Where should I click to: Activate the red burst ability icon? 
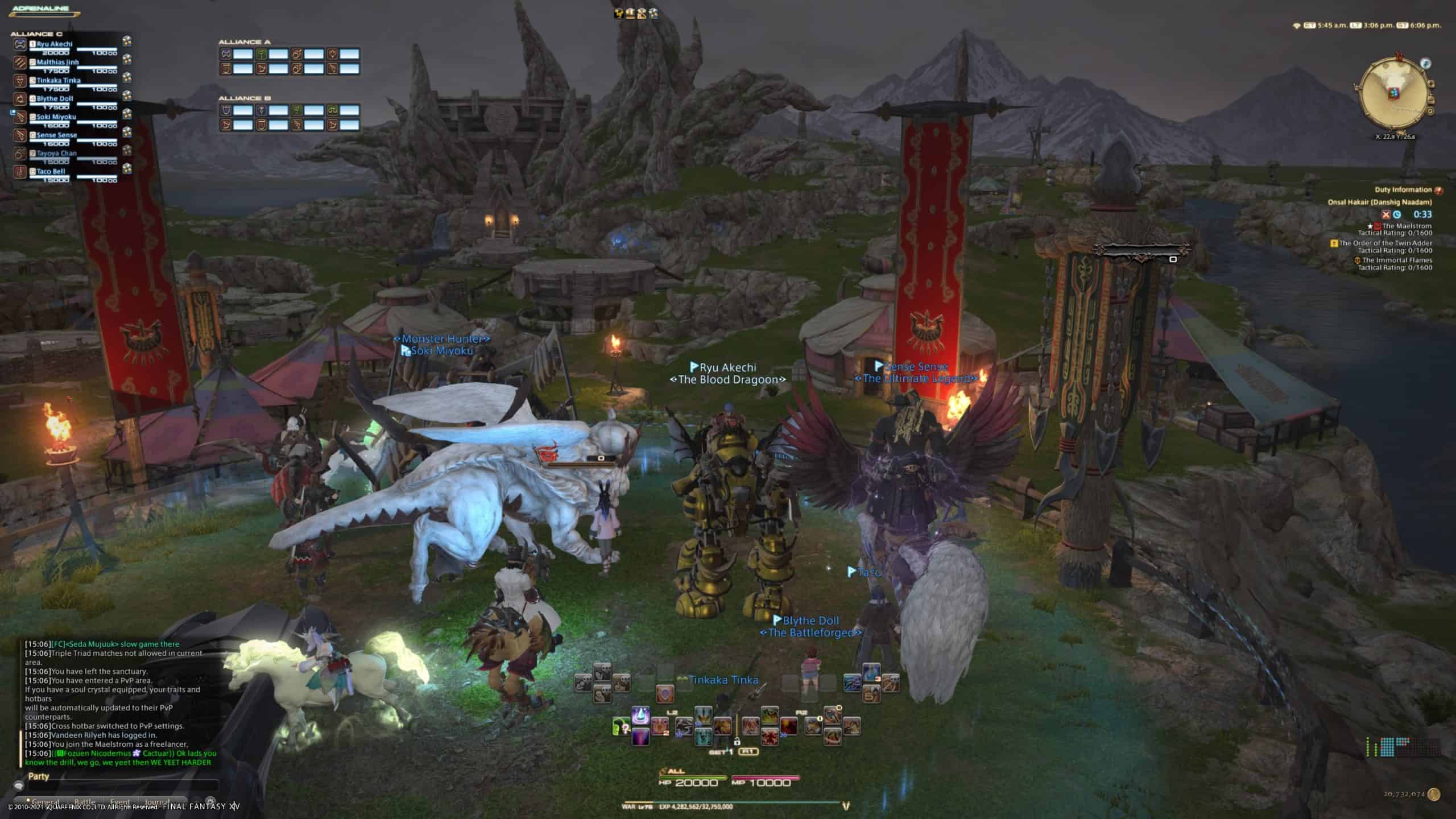[x=788, y=726]
